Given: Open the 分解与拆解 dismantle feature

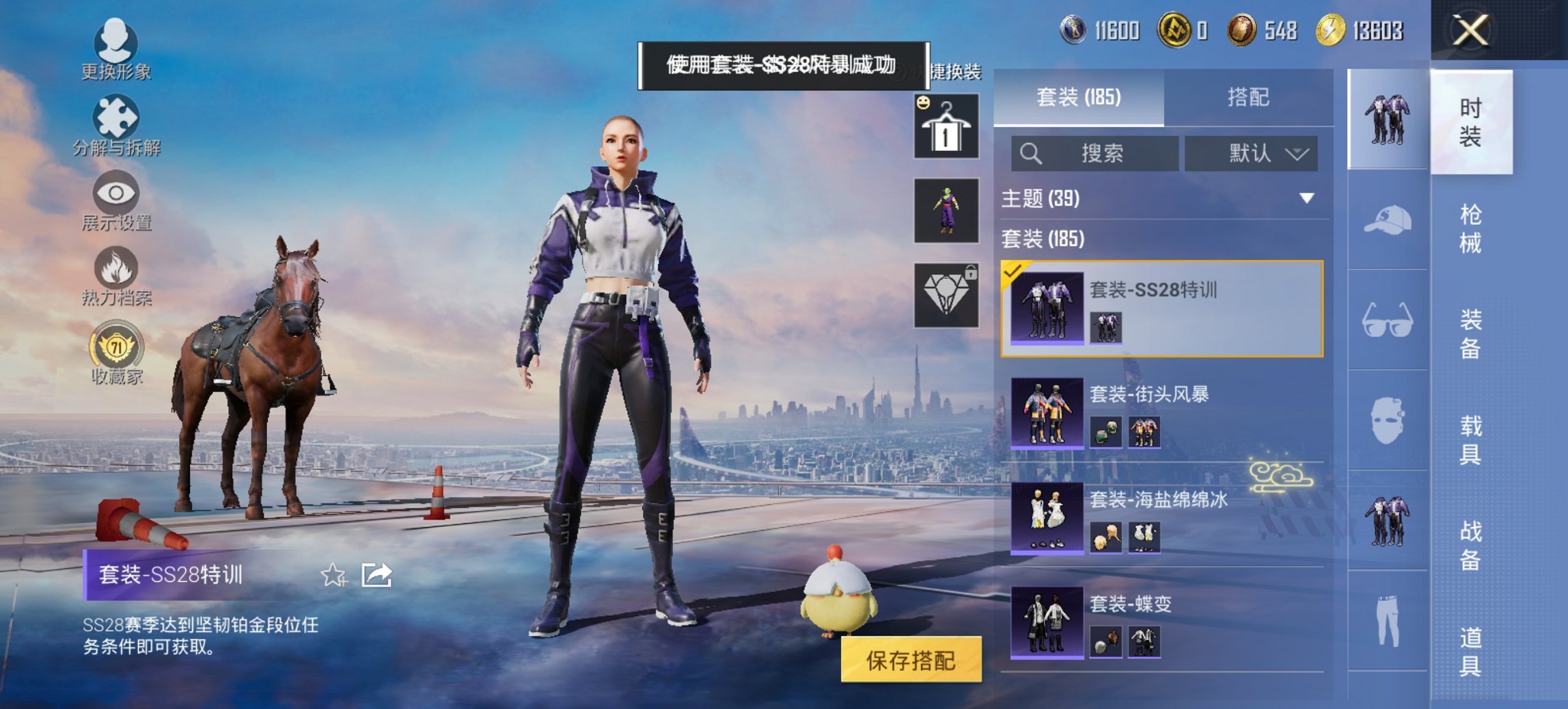Looking at the screenshot, I should (x=116, y=116).
